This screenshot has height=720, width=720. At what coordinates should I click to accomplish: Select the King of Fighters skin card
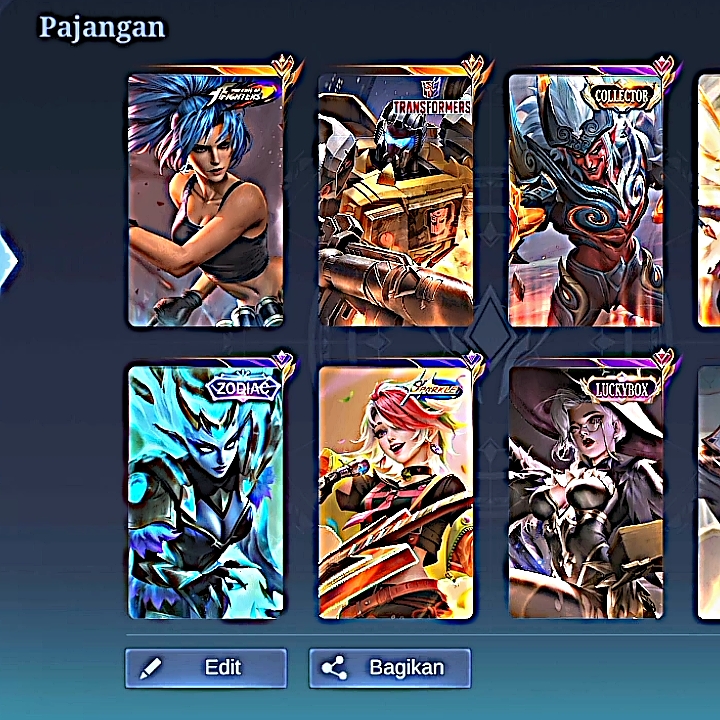click(x=206, y=200)
